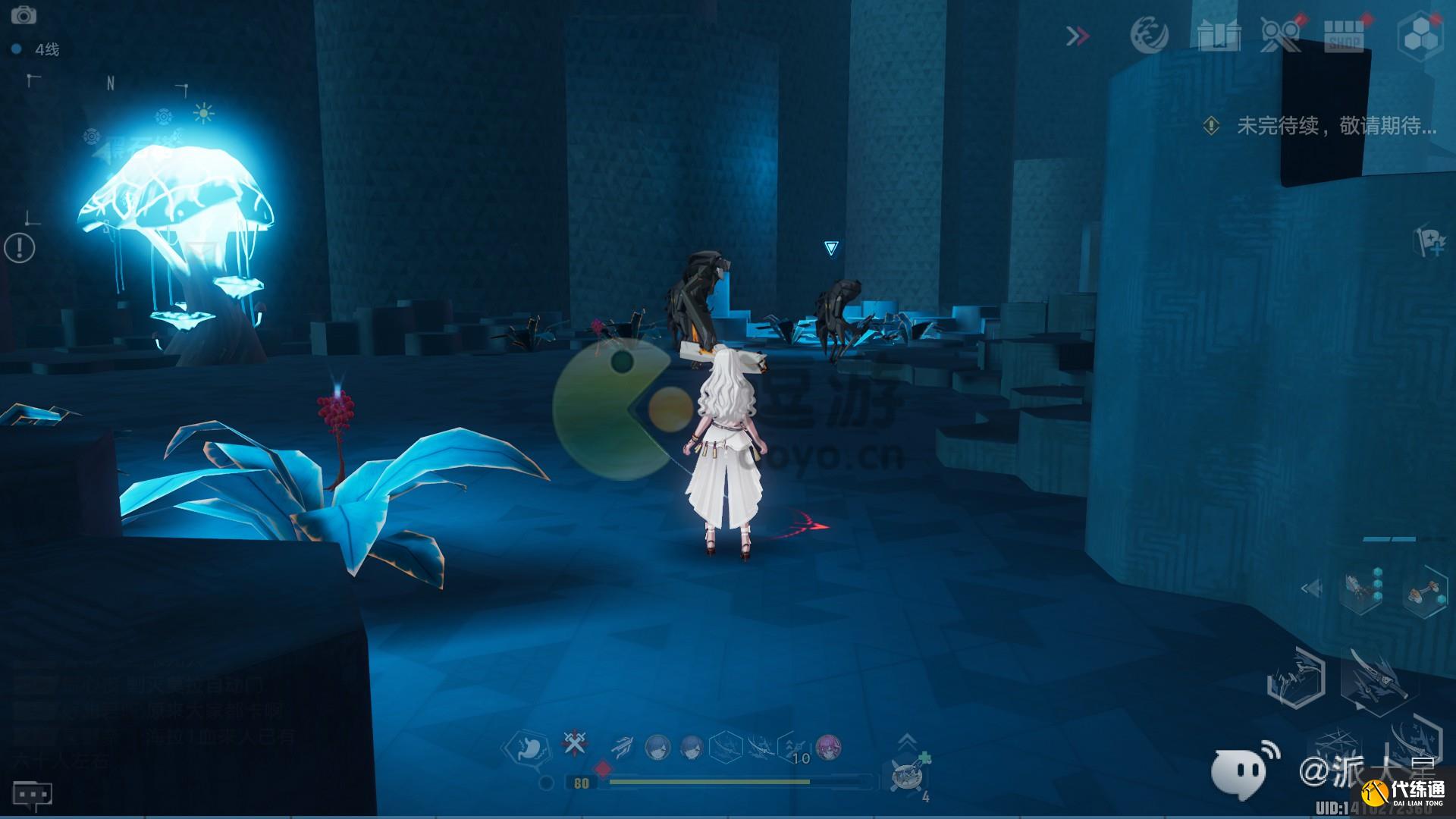Use the mushroom relic gadget
1456x819 pixels.
coord(1422,594)
